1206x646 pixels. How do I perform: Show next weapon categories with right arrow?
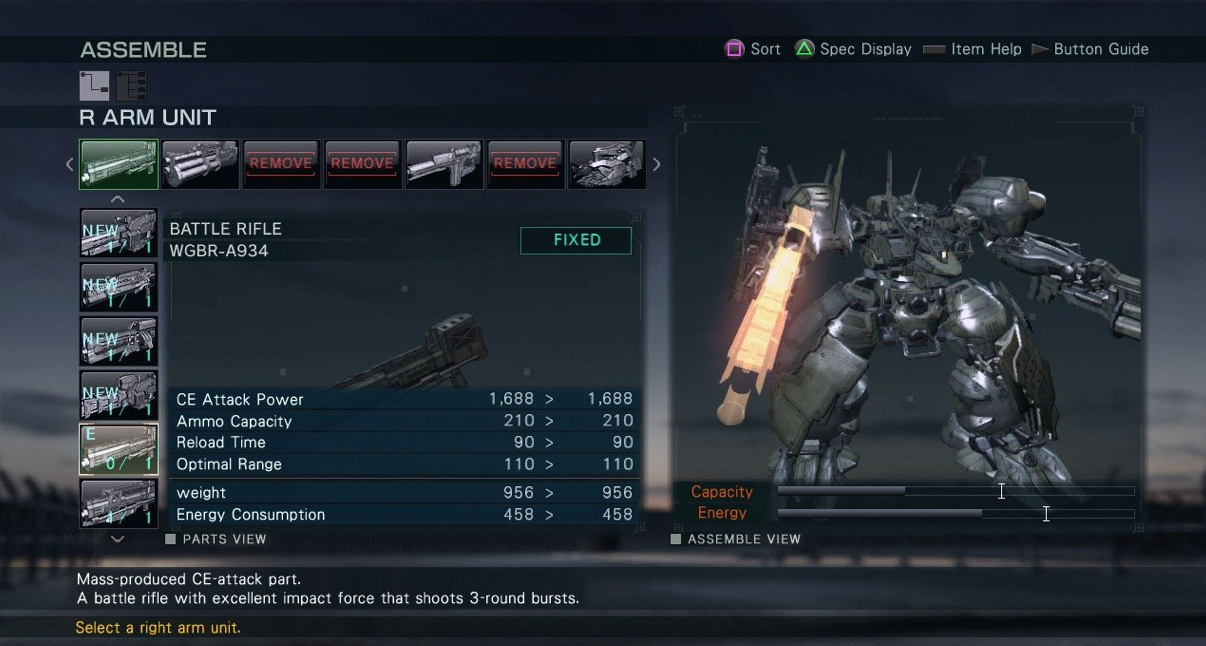(656, 164)
